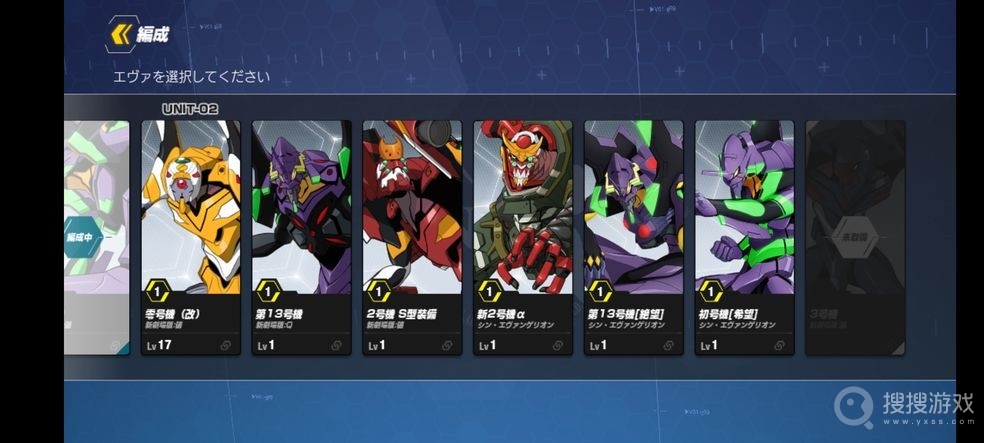Select the 零号機(改) Eva card
Screen dimensions: 984x443
[191, 237]
